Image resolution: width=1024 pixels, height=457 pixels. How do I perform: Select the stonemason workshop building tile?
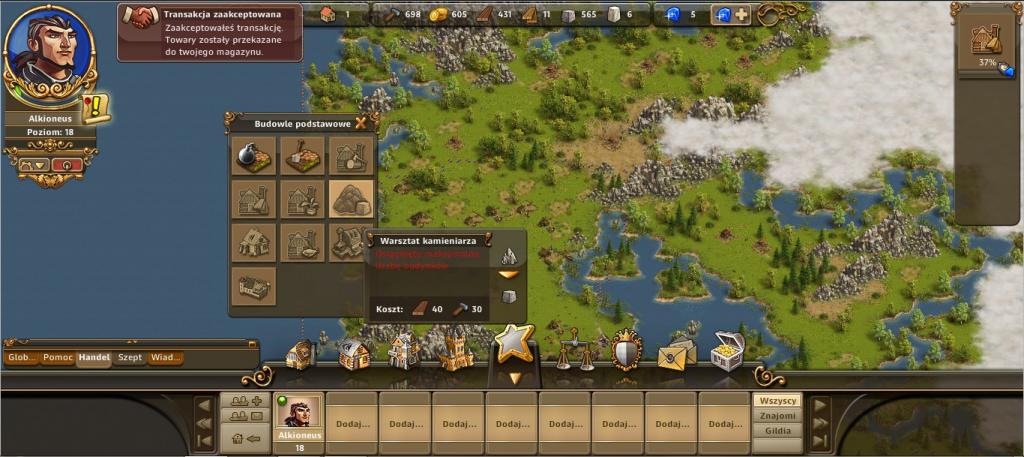(351, 198)
